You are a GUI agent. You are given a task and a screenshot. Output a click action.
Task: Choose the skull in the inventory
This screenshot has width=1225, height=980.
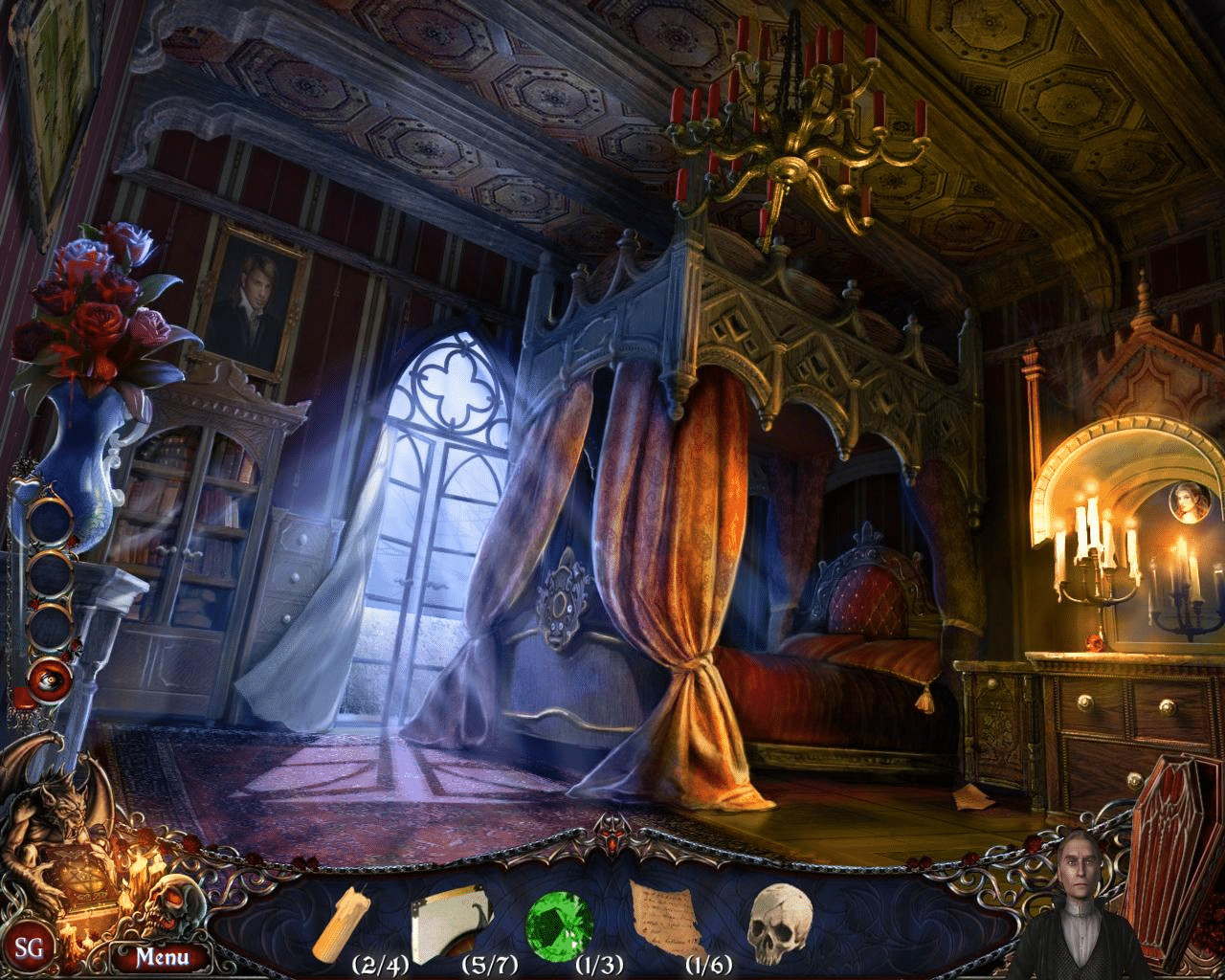click(778, 922)
